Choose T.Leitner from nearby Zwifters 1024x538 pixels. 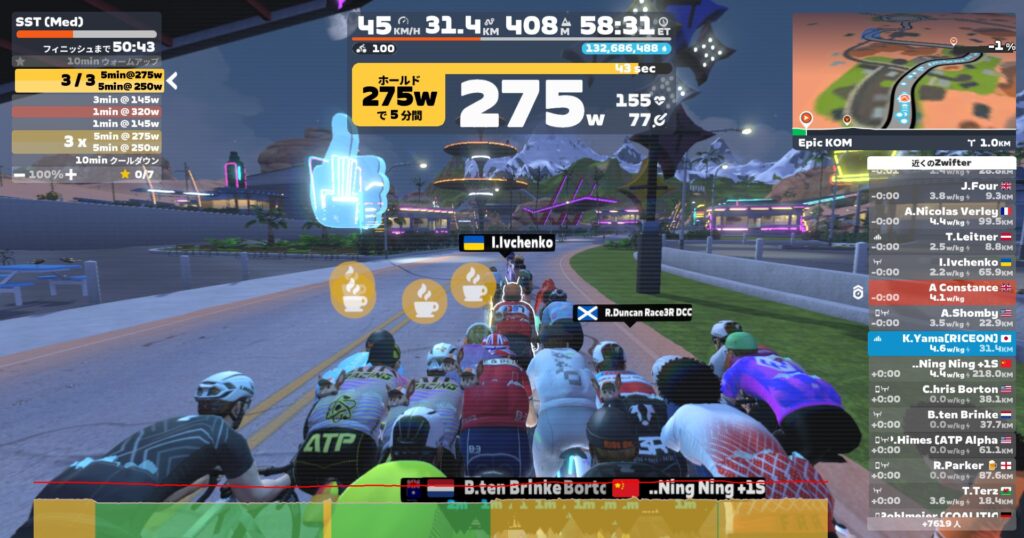pos(941,241)
